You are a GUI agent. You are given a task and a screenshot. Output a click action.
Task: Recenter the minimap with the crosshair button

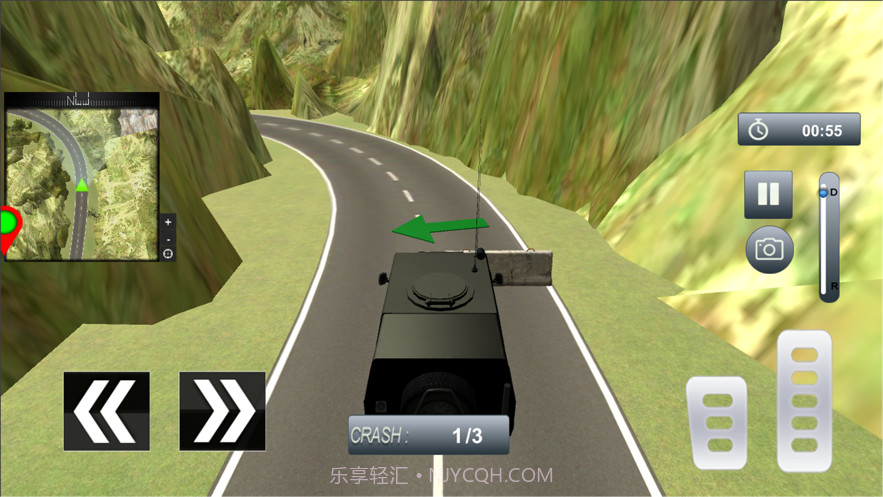tap(167, 253)
